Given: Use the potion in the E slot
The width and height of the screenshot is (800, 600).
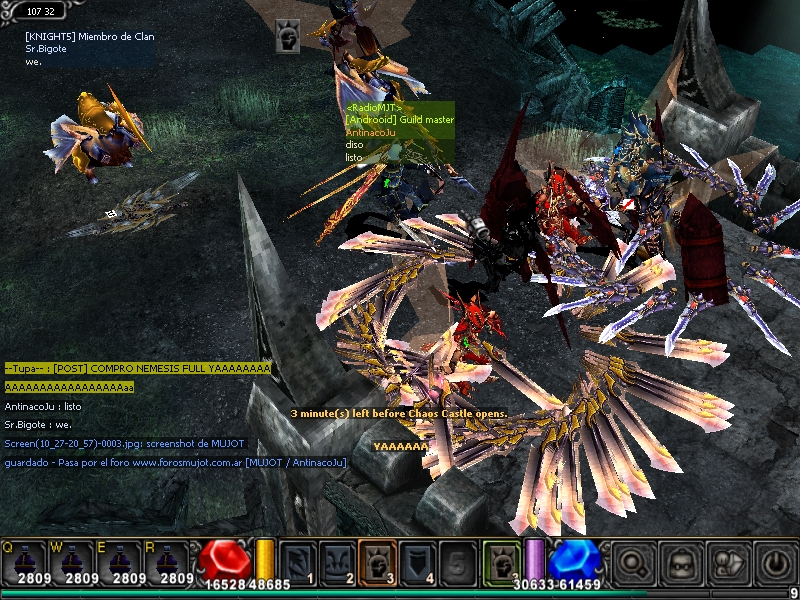Looking at the screenshot, I should click(x=121, y=562).
